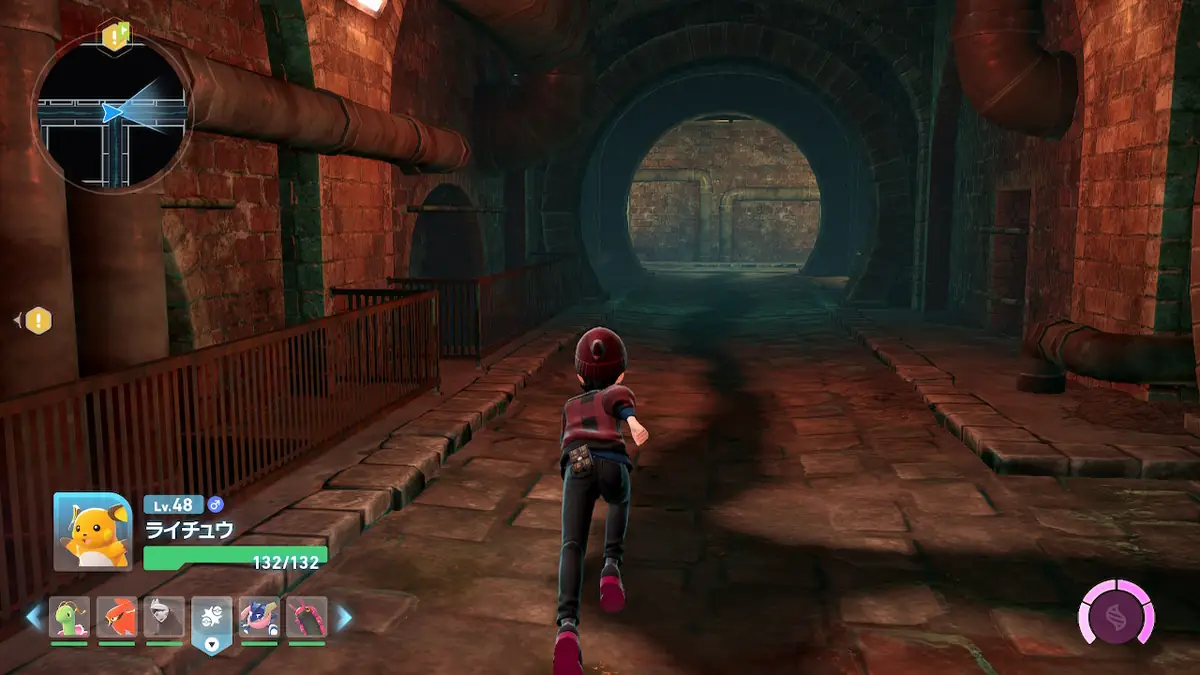Image resolution: width=1200 pixels, height=675 pixels.
Task: Activate the pink Mega Evolution gauge
Action: click(x=1116, y=612)
